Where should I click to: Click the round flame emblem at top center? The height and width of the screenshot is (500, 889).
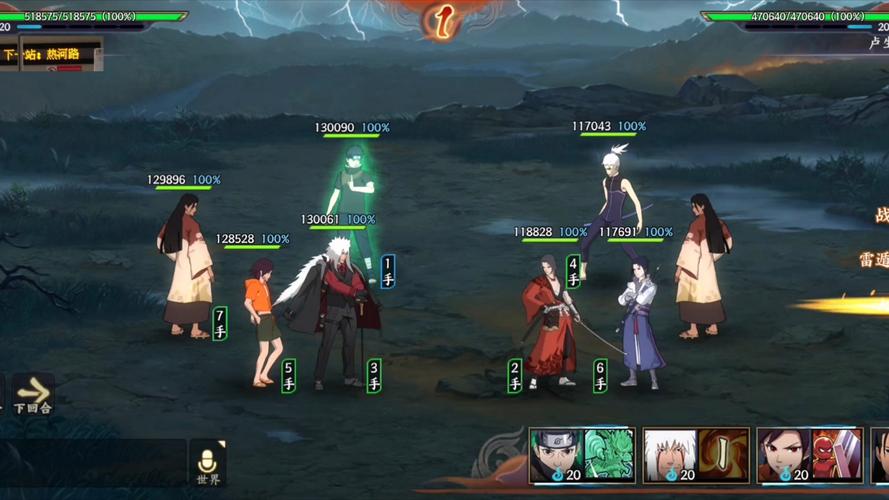[443, 20]
